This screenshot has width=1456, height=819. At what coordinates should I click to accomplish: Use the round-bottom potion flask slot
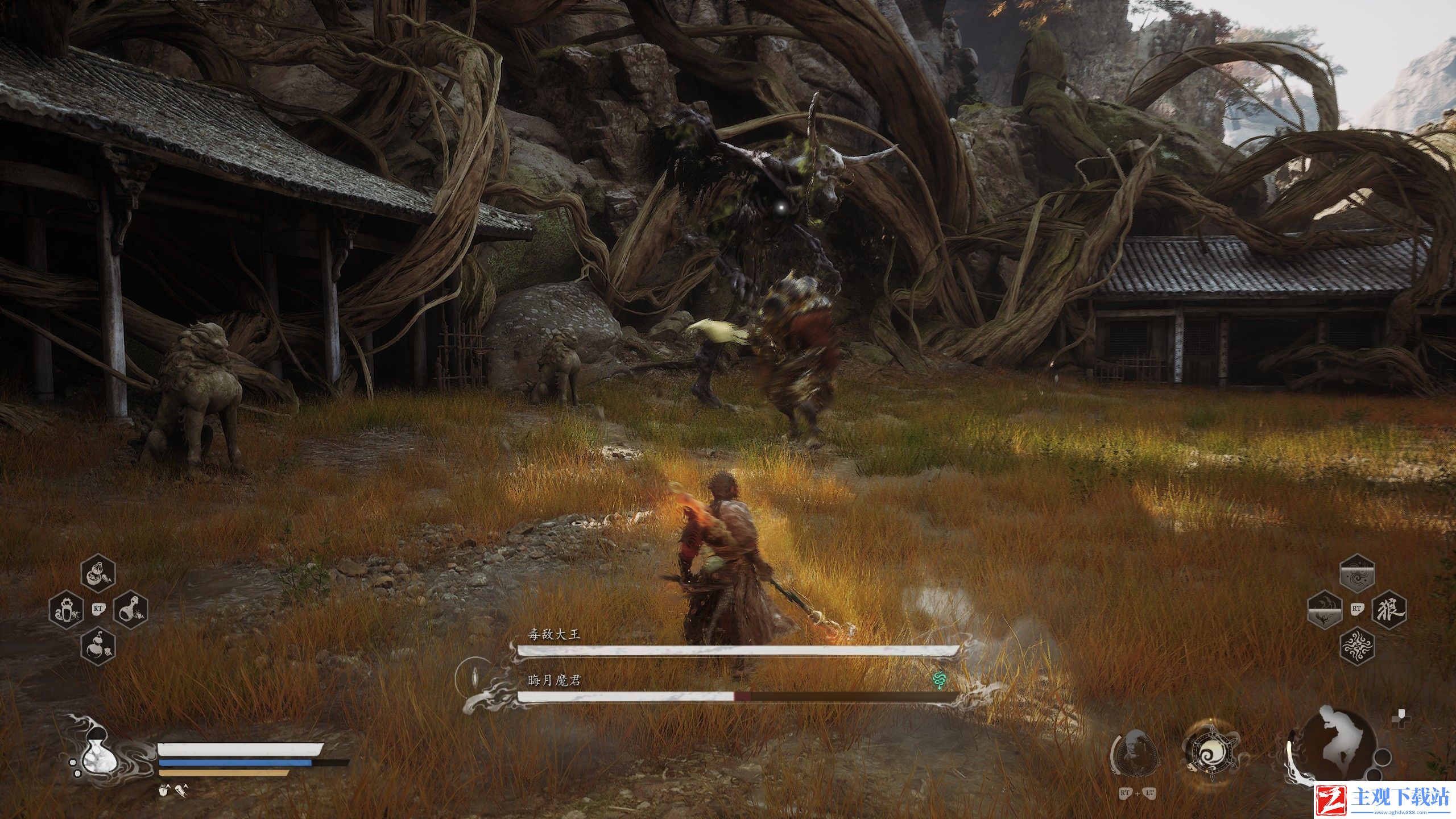point(131,611)
